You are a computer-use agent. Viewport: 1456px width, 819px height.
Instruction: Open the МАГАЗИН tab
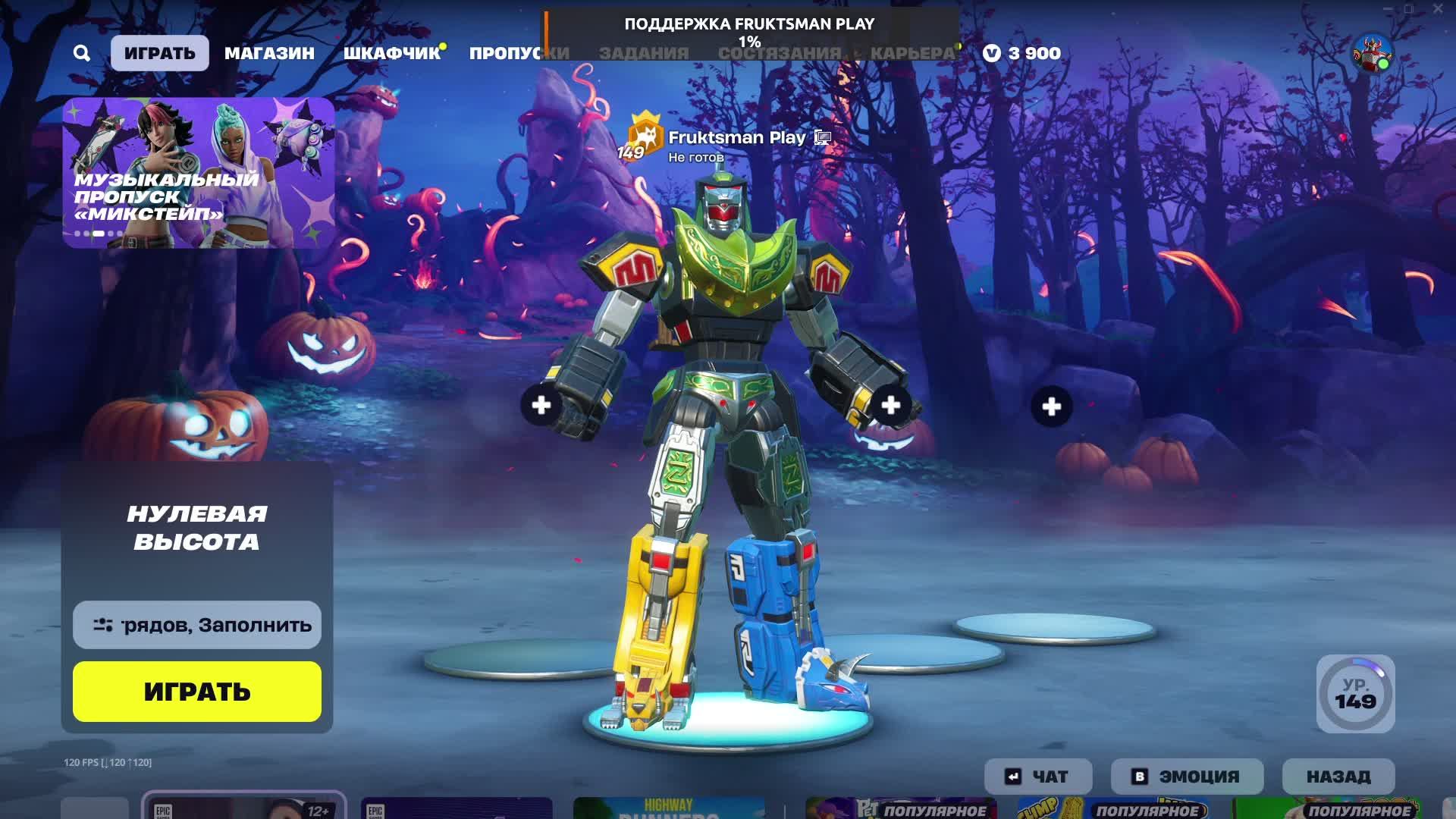click(x=269, y=53)
